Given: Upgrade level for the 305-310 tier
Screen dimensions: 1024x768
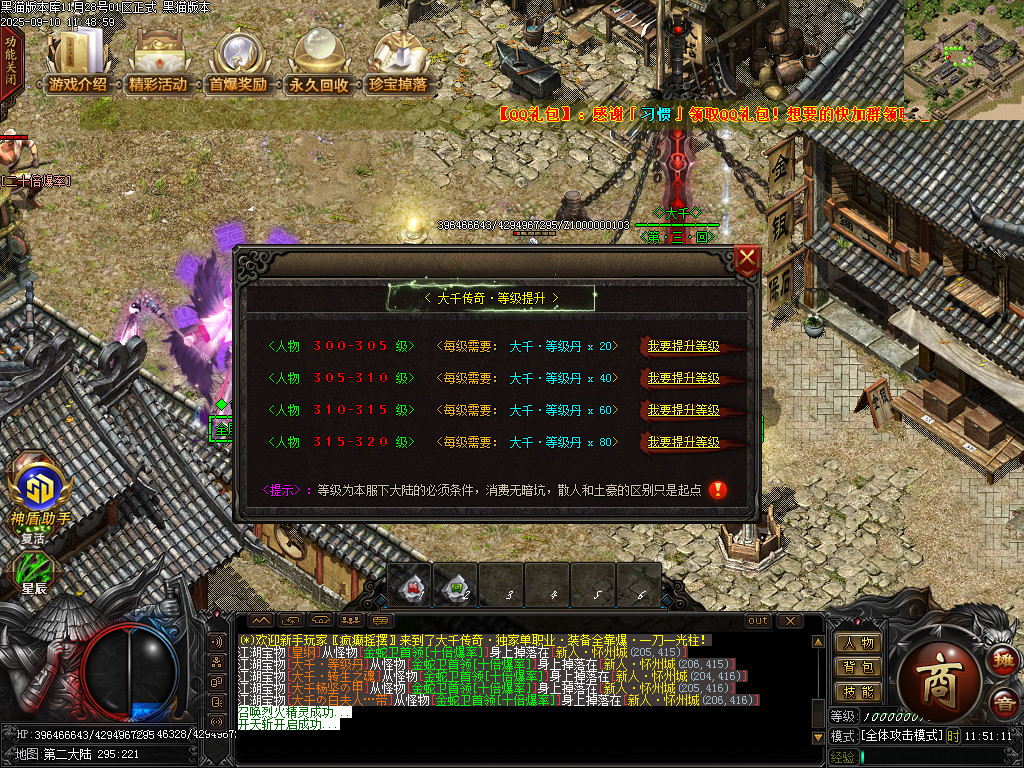Looking at the screenshot, I should pos(683,378).
